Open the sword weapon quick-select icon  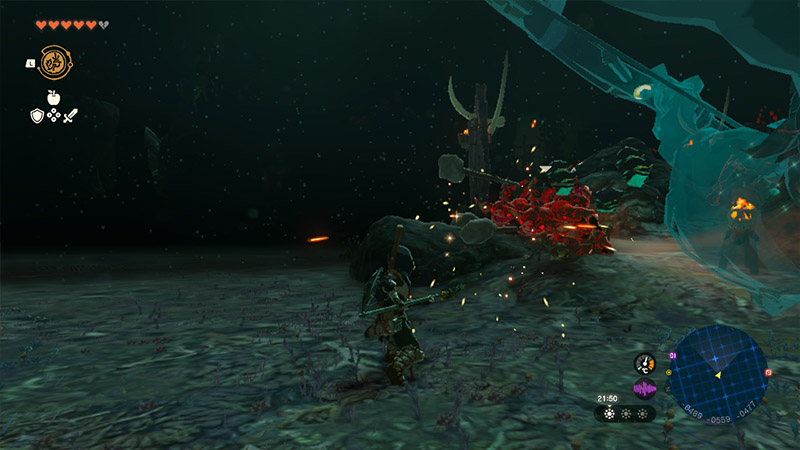[71, 115]
